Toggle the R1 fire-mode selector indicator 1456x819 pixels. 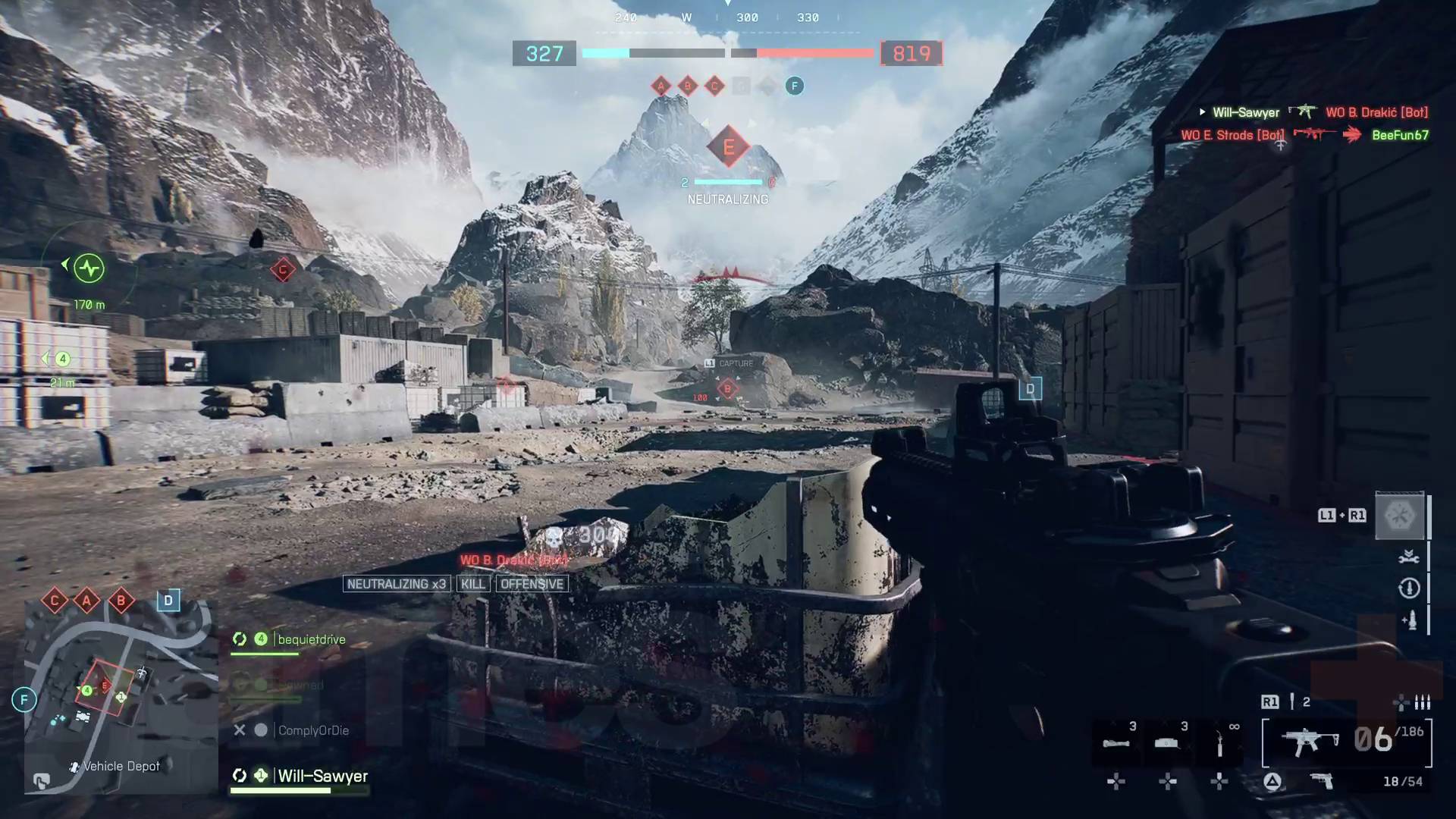pos(1271,701)
